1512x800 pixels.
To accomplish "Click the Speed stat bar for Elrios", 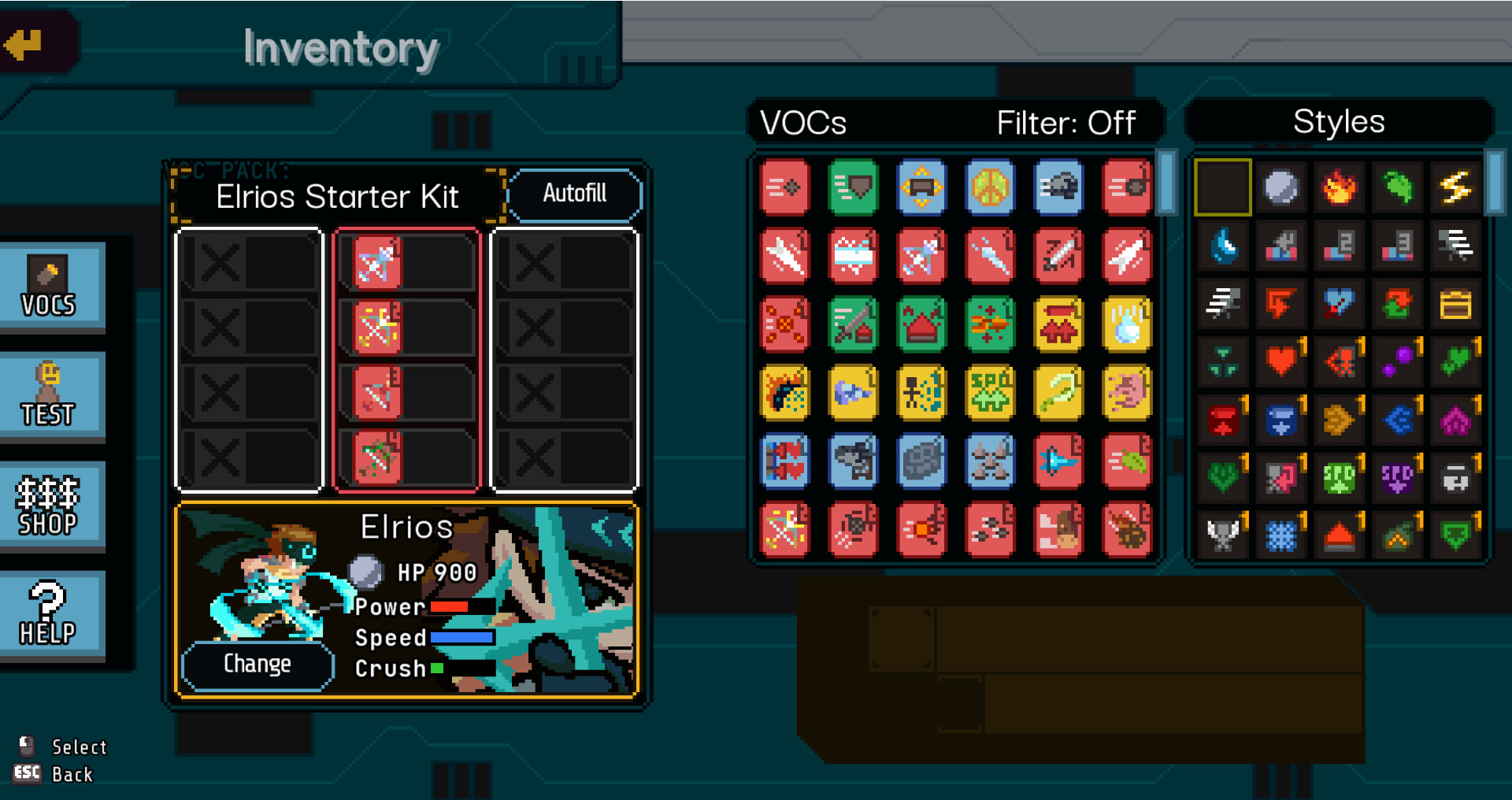I will (x=461, y=638).
